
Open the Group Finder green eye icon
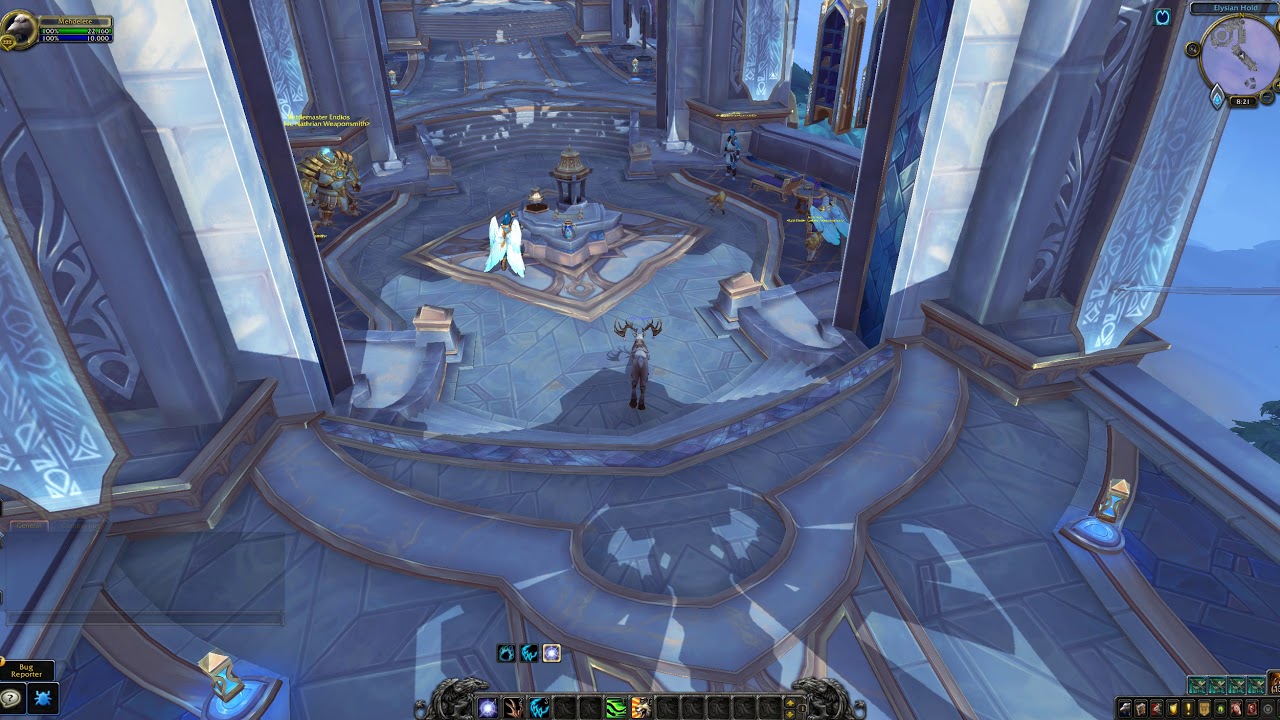point(1219,707)
